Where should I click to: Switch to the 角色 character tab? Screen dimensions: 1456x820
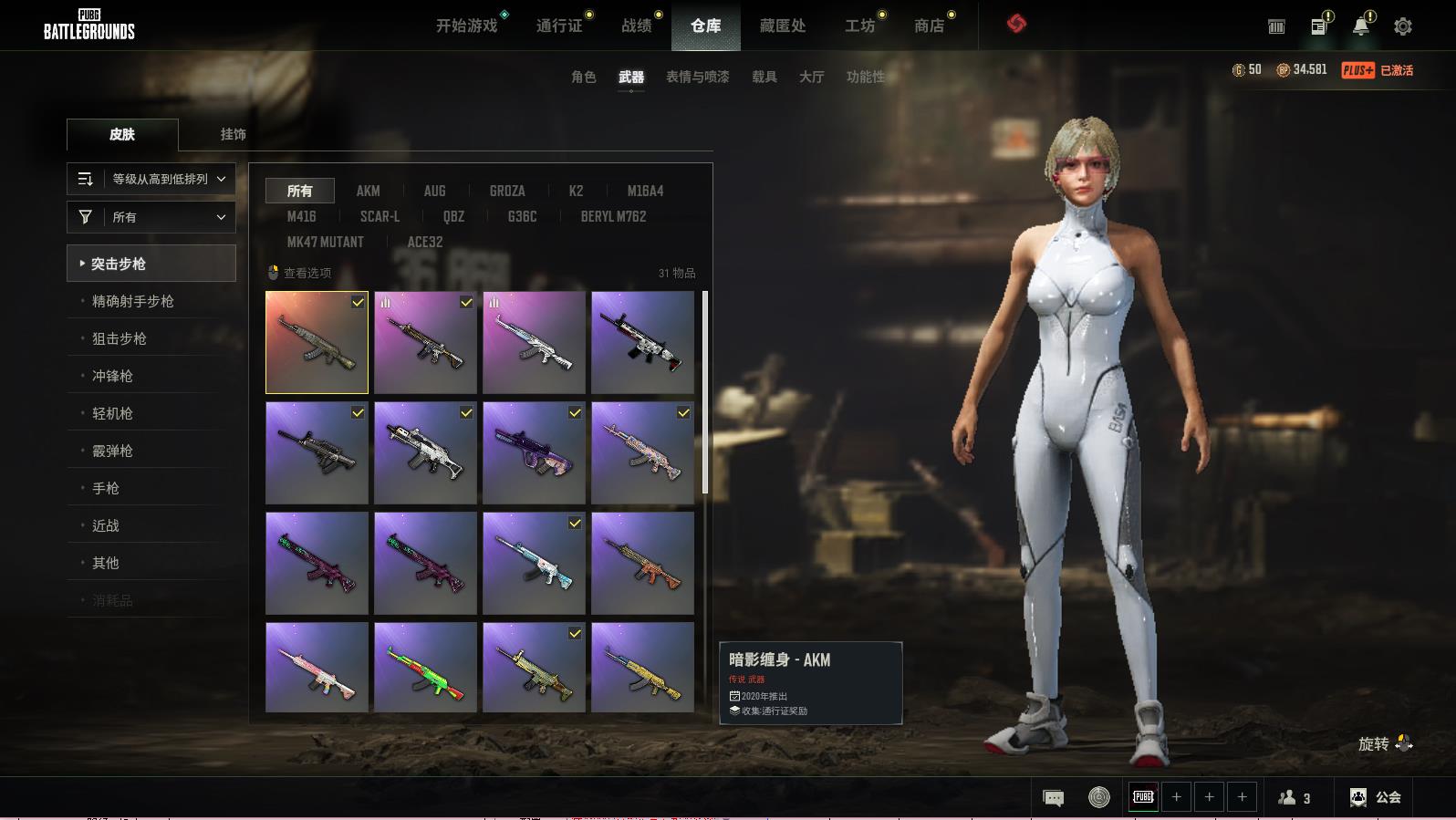[584, 77]
